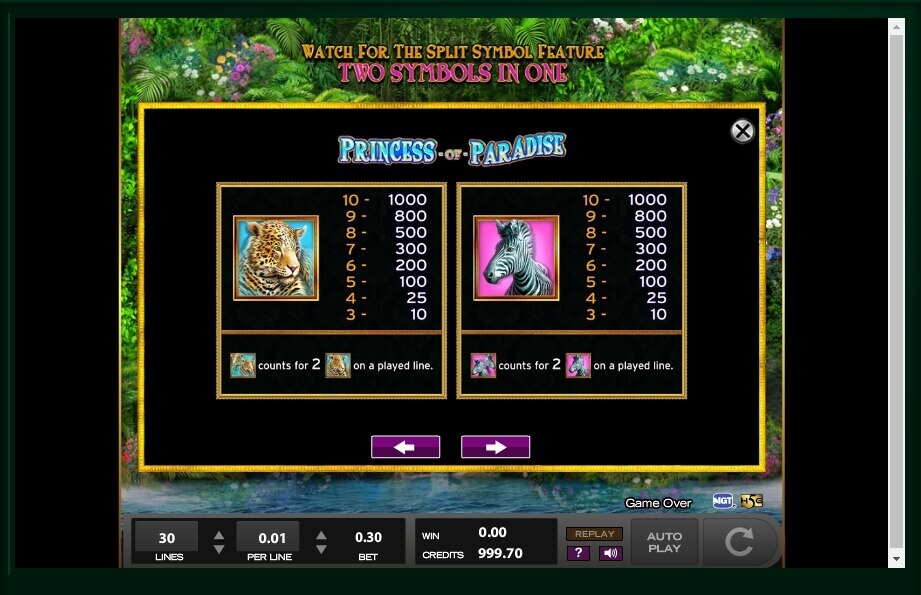Open the help question mark button

(x=578, y=553)
